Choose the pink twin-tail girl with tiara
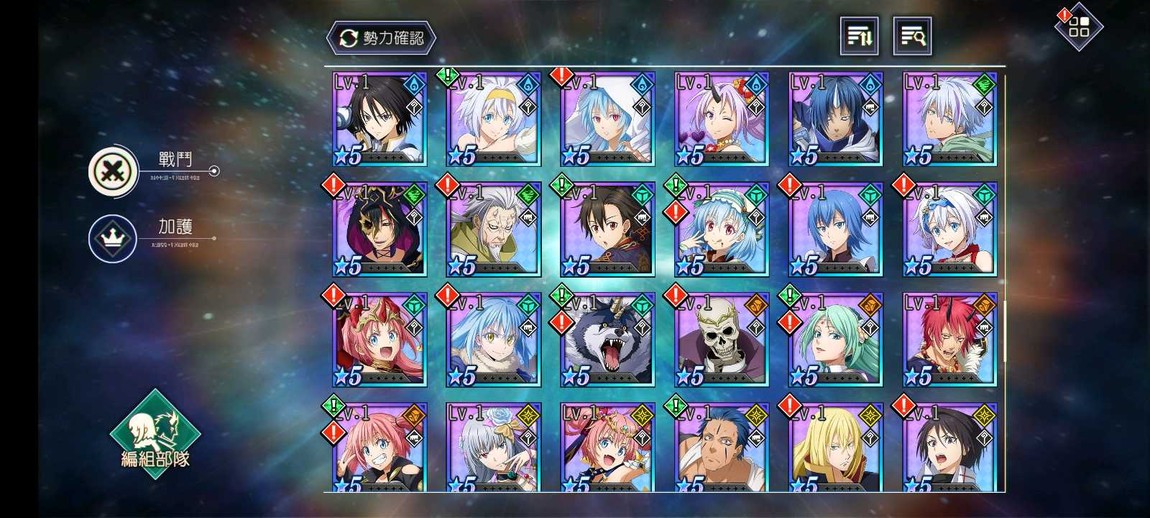Screen dimensions: 1150x518 tap(379, 340)
